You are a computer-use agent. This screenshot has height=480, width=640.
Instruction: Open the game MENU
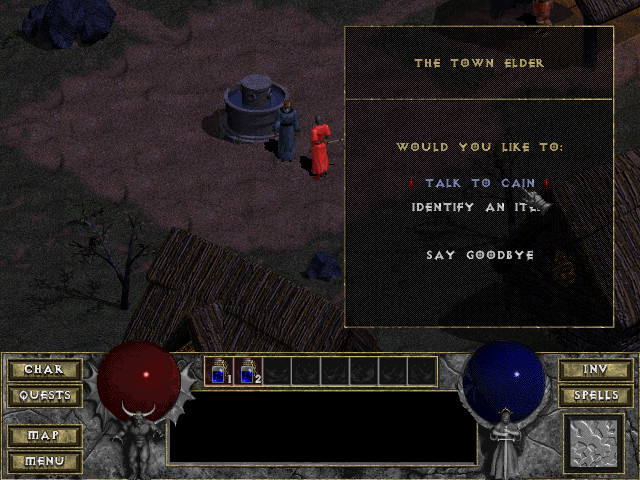coord(43,461)
